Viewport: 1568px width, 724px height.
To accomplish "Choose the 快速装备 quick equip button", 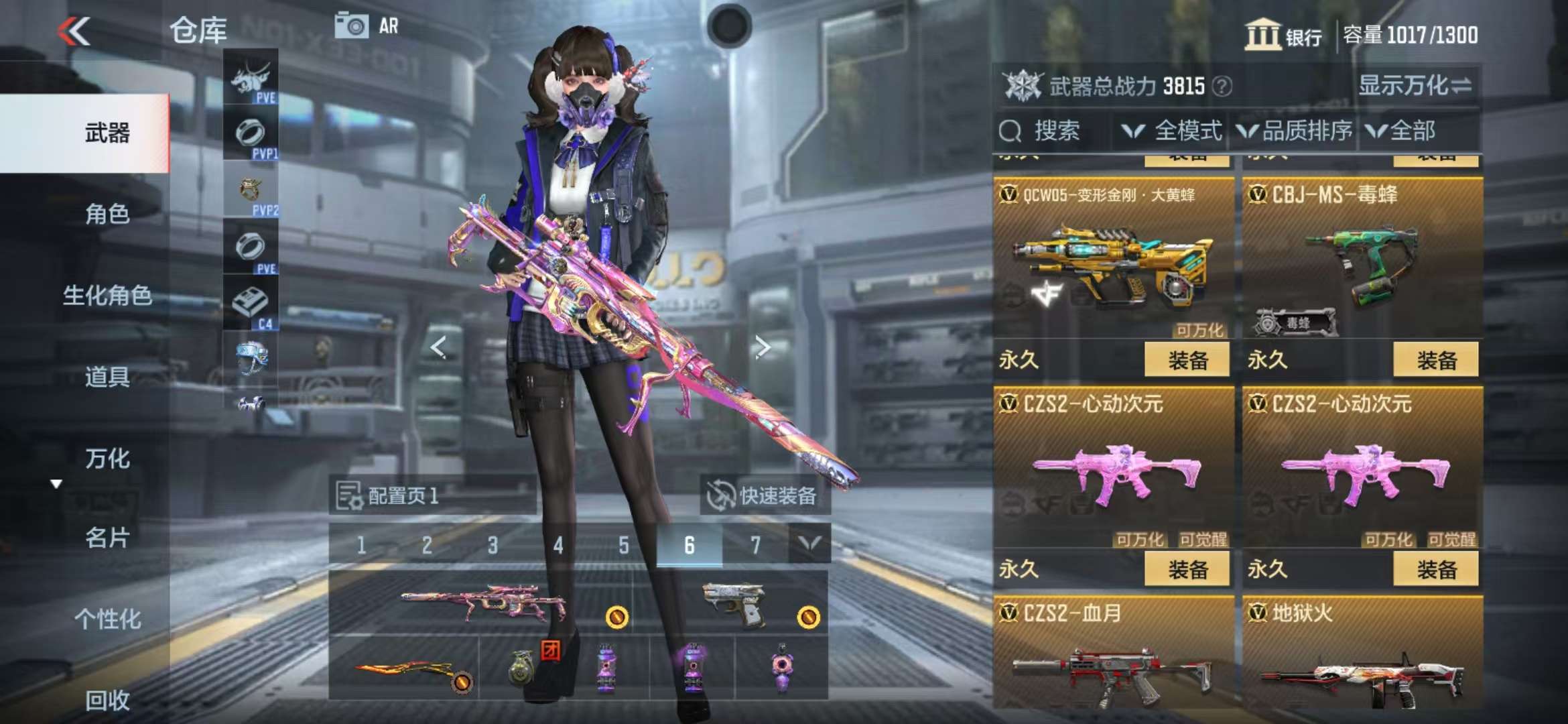I will [x=763, y=495].
